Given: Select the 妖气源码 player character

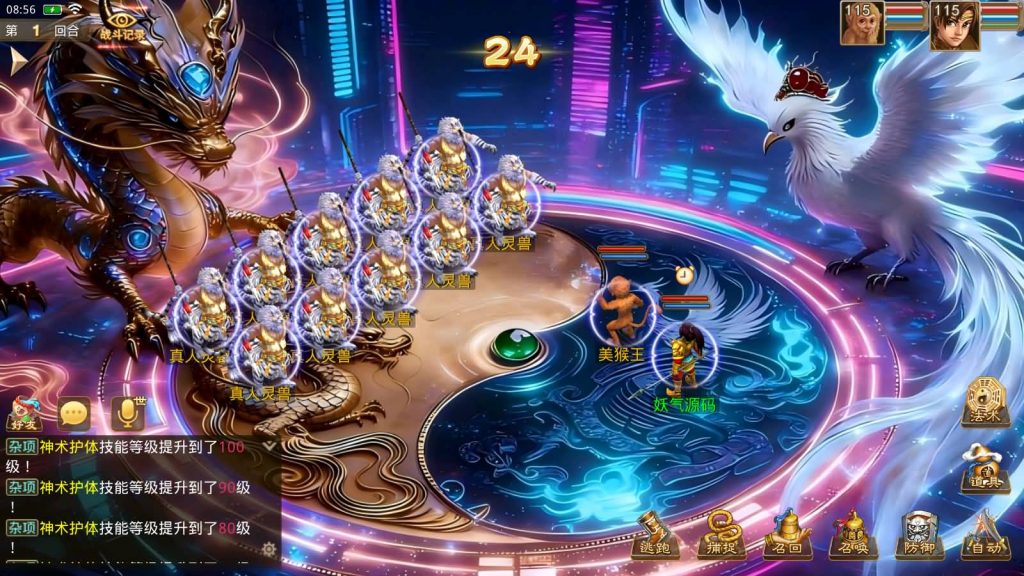Looking at the screenshot, I should pyautogui.click(x=685, y=357).
